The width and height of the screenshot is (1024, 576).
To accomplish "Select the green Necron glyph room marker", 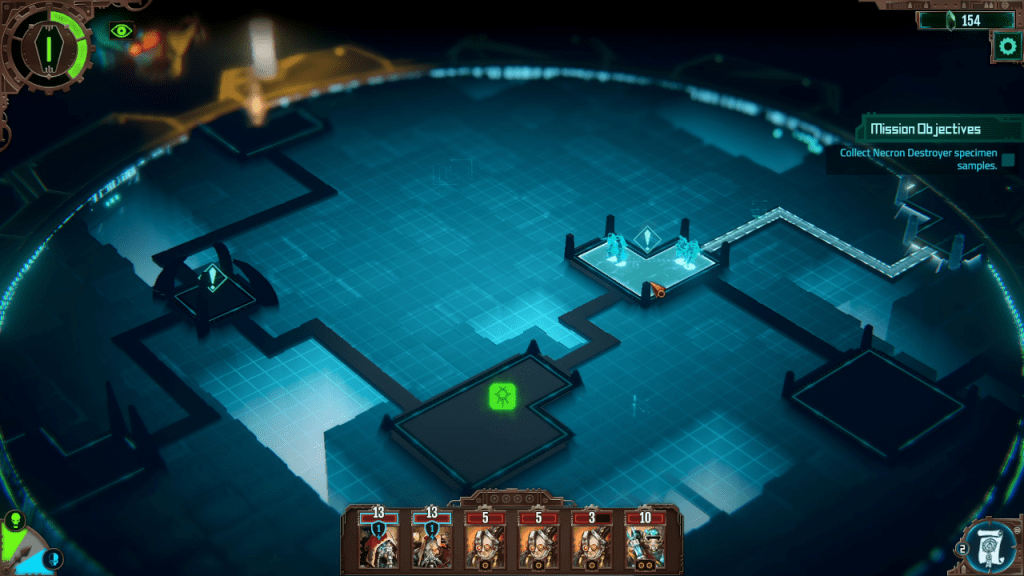I will click(503, 396).
